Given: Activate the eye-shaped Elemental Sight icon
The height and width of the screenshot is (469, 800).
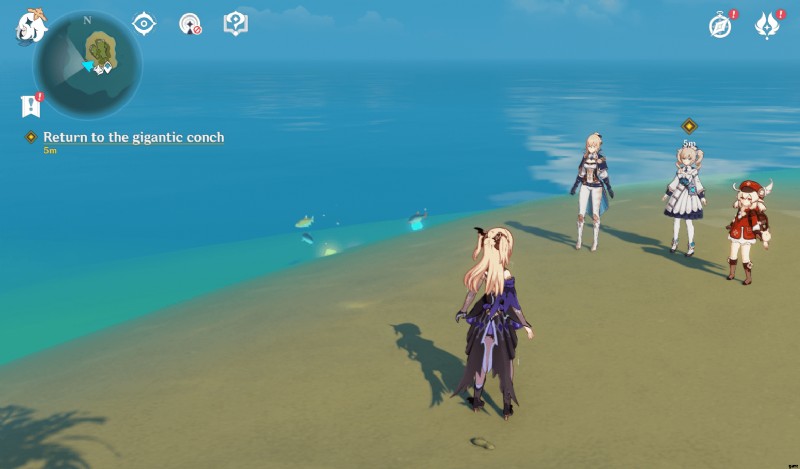Looking at the screenshot, I should 145,23.
